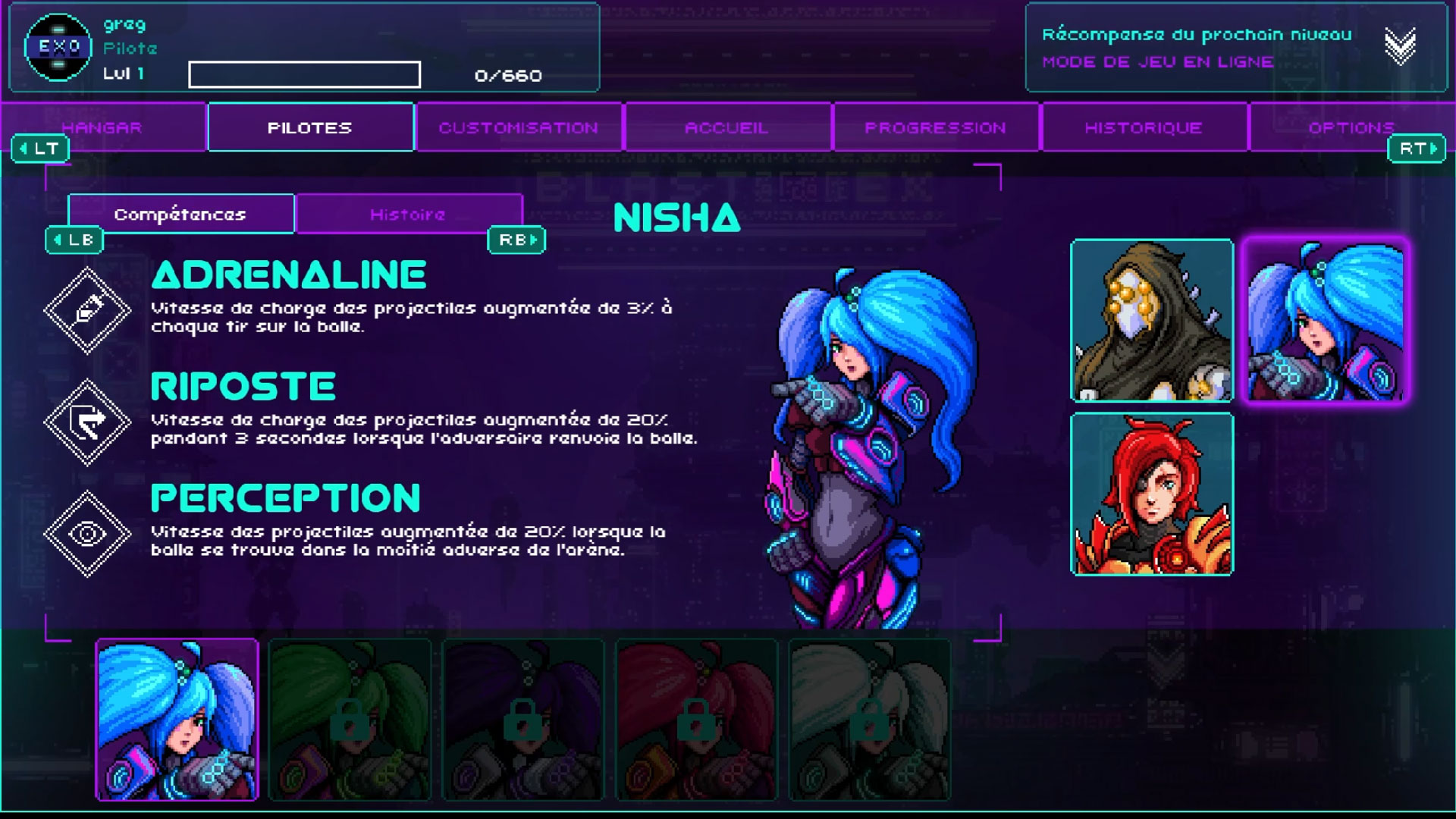Click the locked green-haired skin
1456x819 pixels.
(x=350, y=720)
